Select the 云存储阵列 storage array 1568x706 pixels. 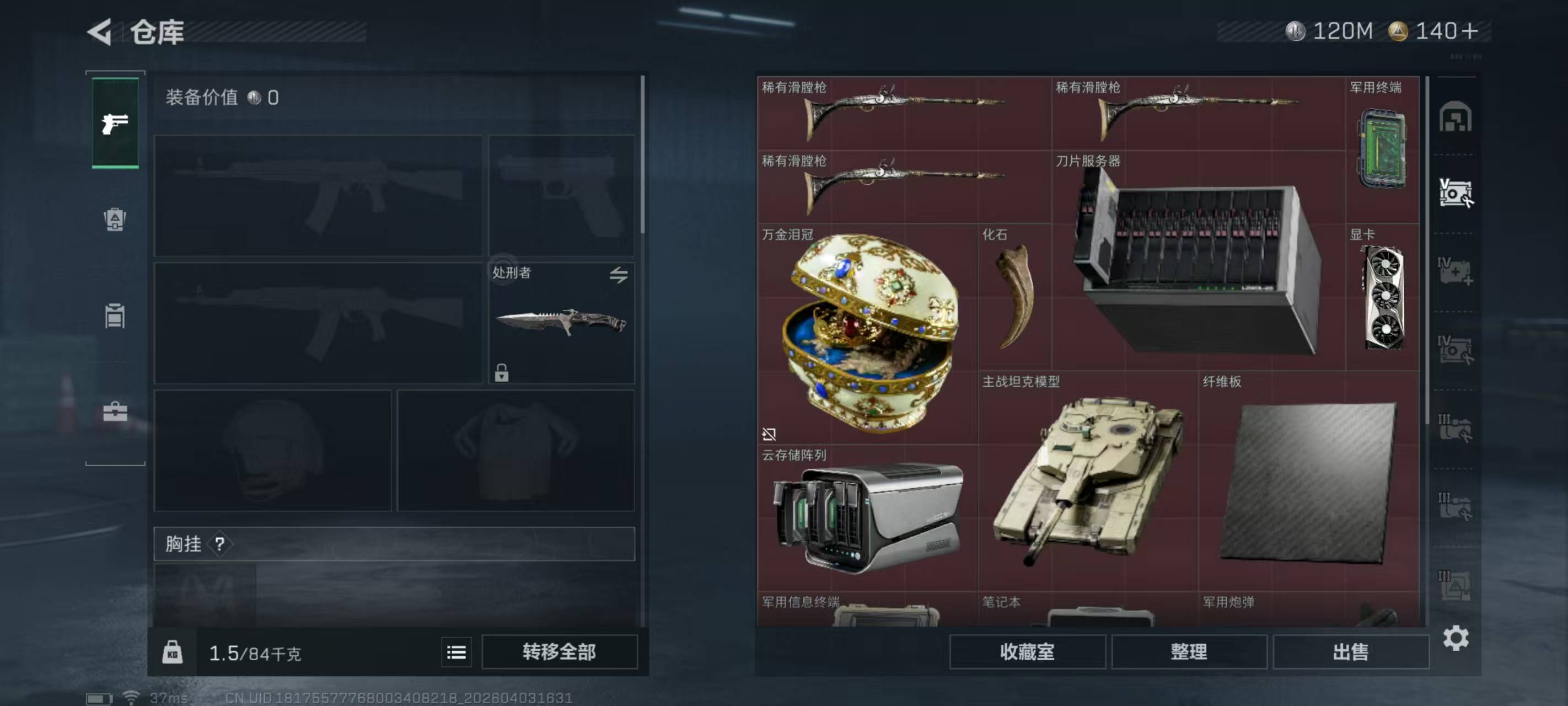point(867,518)
